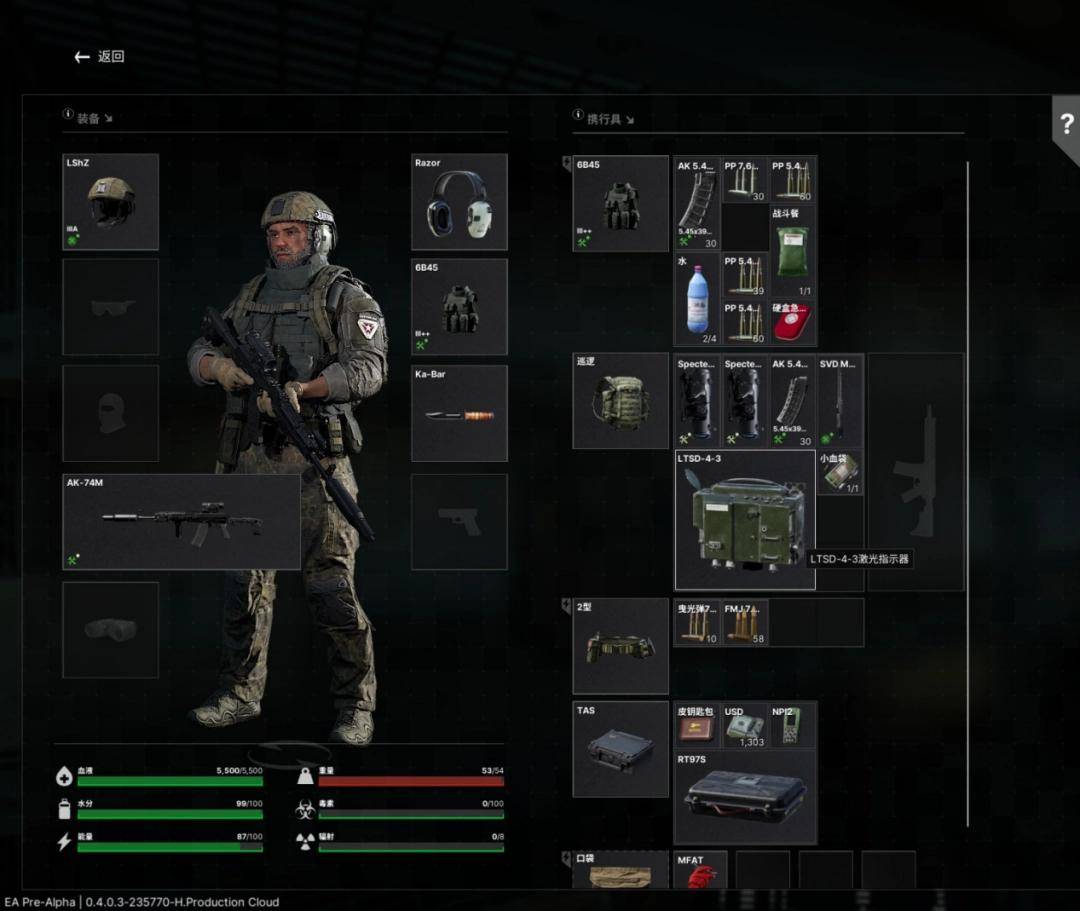Select the 曳光弹 tracer ammo stack
1080x911 pixels.
coord(697,622)
